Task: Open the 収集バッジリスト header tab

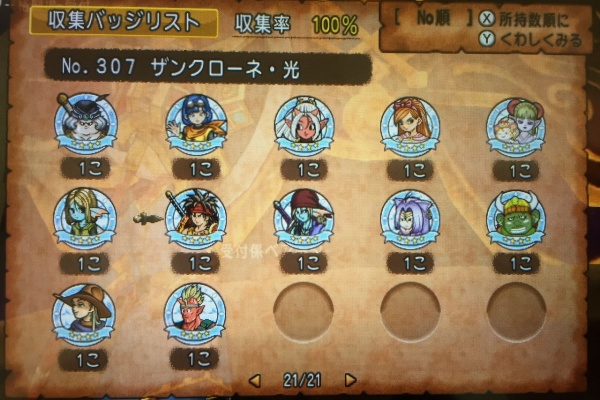Action: tap(113, 23)
